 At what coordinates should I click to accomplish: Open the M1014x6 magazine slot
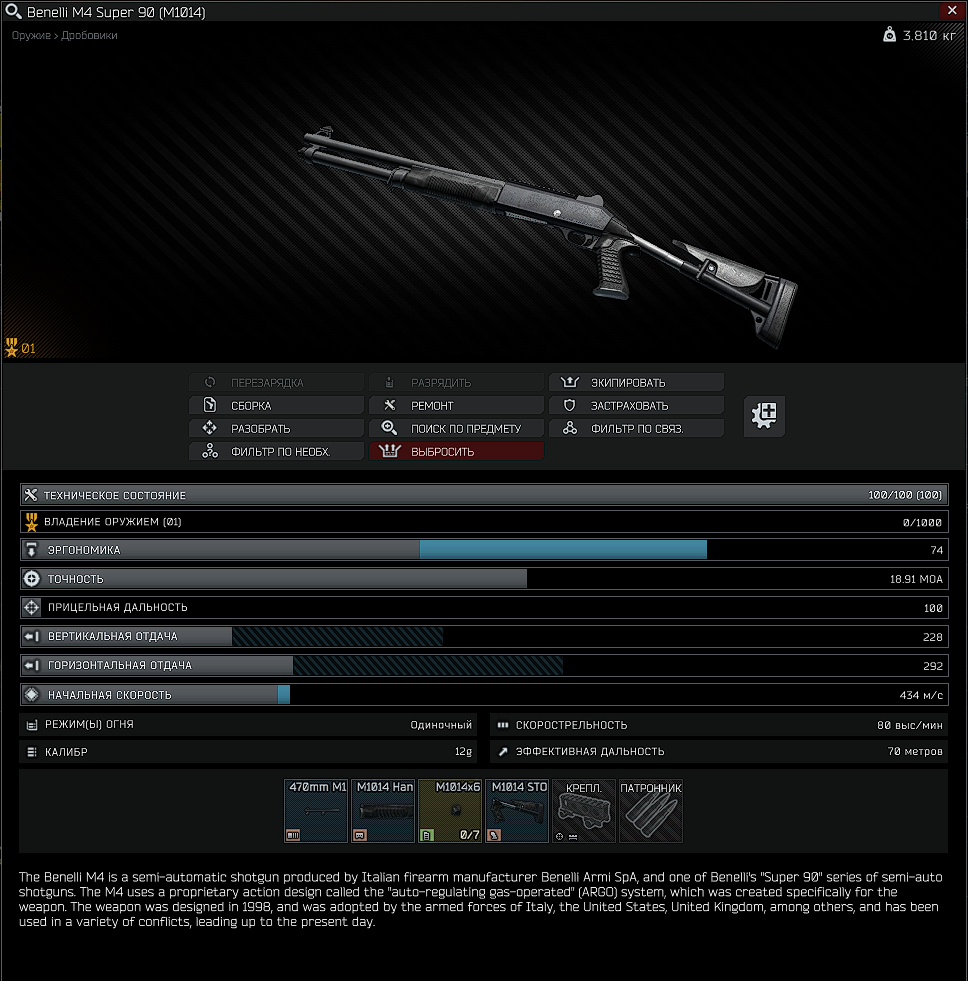coord(450,811)
